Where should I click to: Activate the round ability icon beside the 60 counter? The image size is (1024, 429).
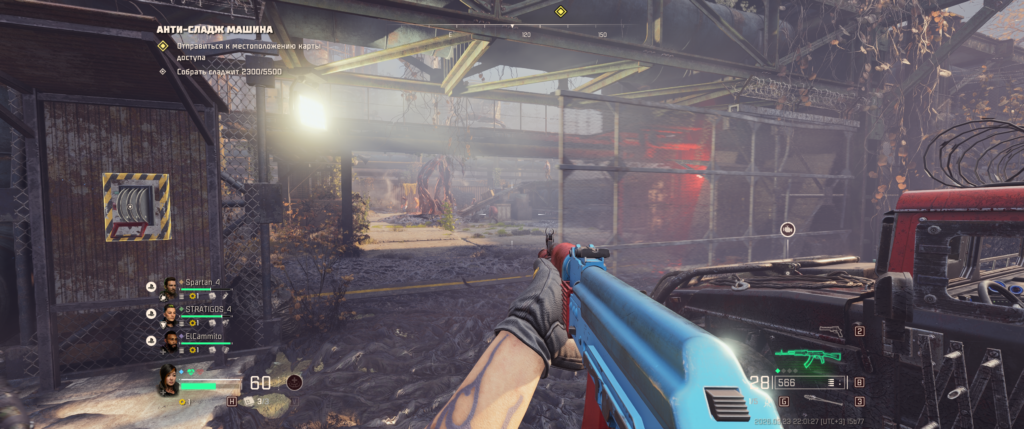[294, 382]
